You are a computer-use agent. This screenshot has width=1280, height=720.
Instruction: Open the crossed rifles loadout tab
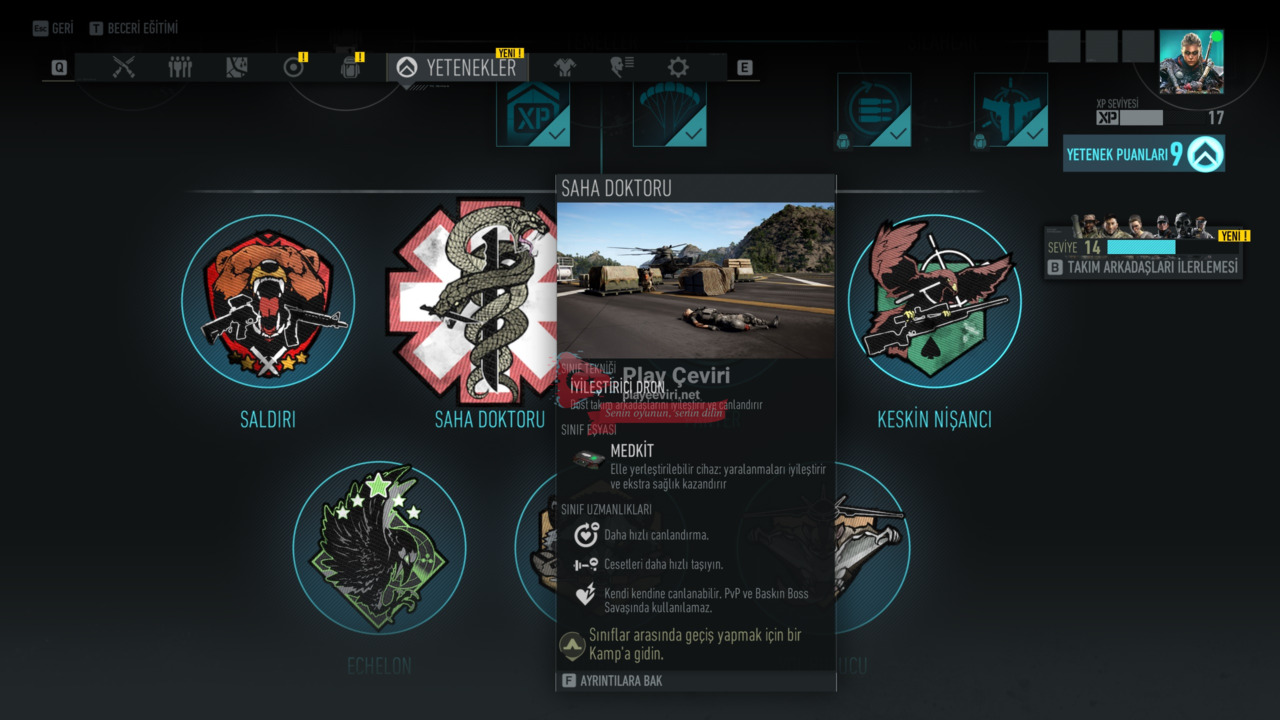coord(124,67)
